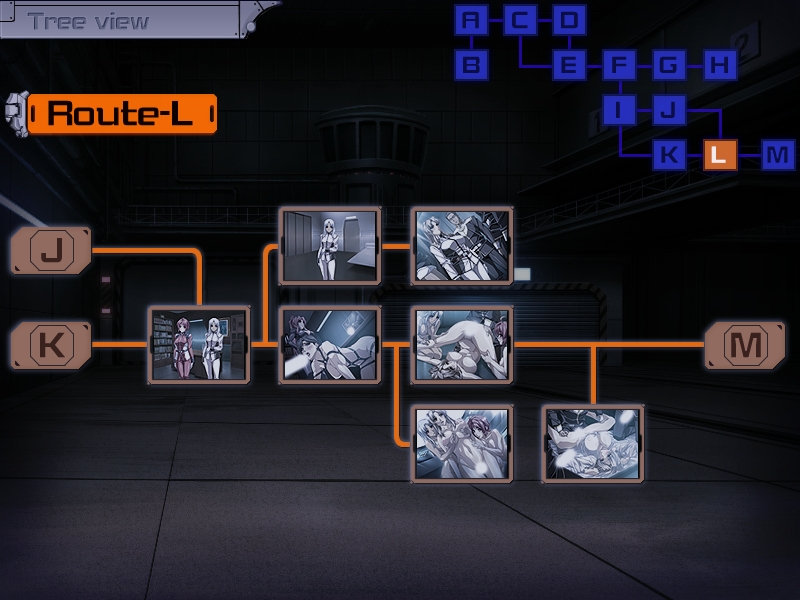
Task: Open the two-women standing scene thumbnail
Action: coord(198,345)
